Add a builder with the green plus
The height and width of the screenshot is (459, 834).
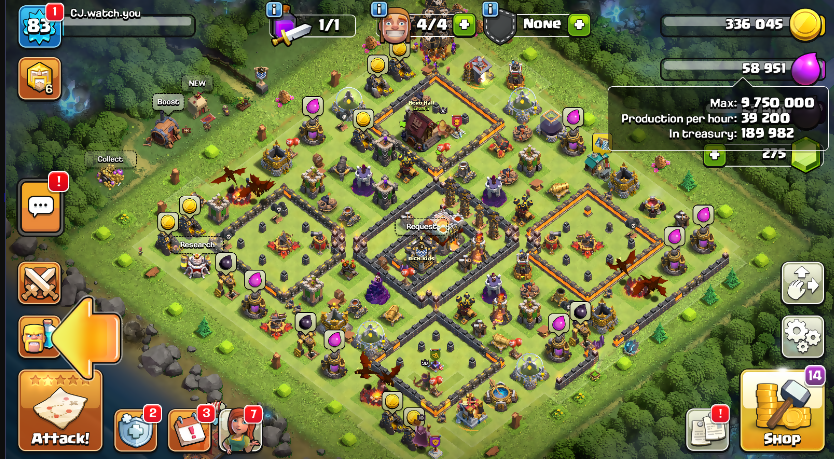tap(463, 24)
